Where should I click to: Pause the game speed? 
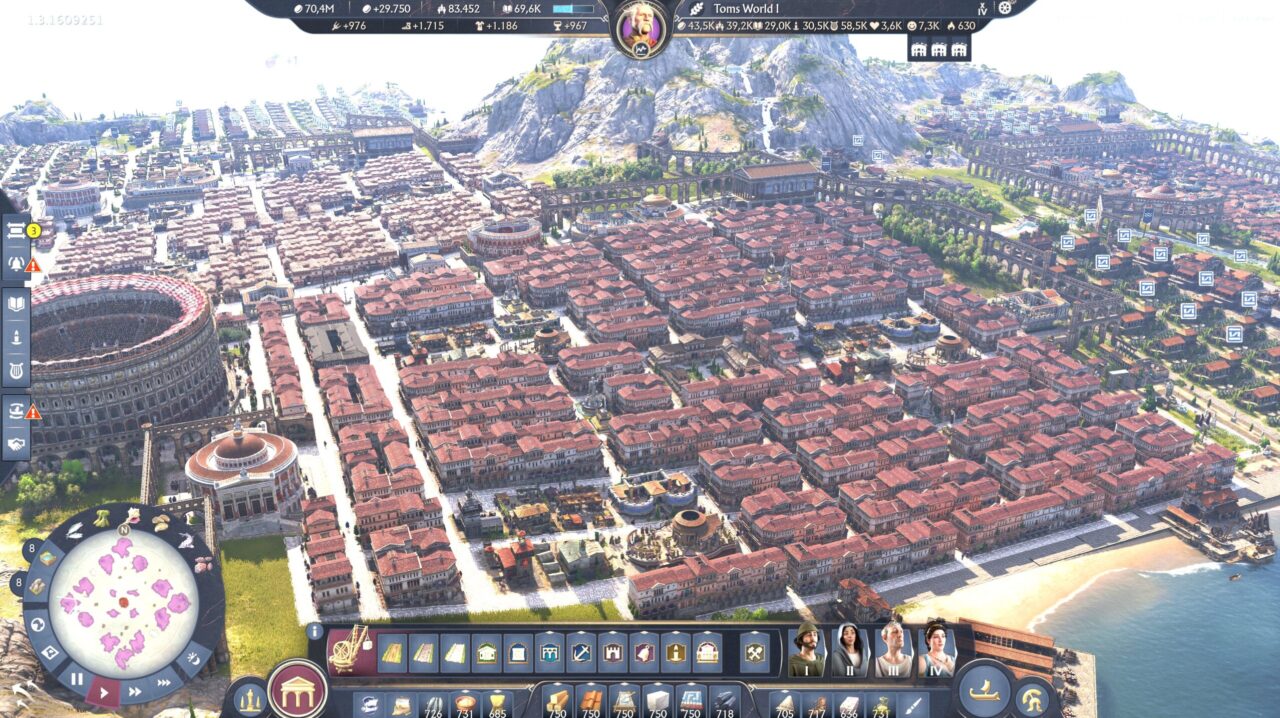[77, 679]
